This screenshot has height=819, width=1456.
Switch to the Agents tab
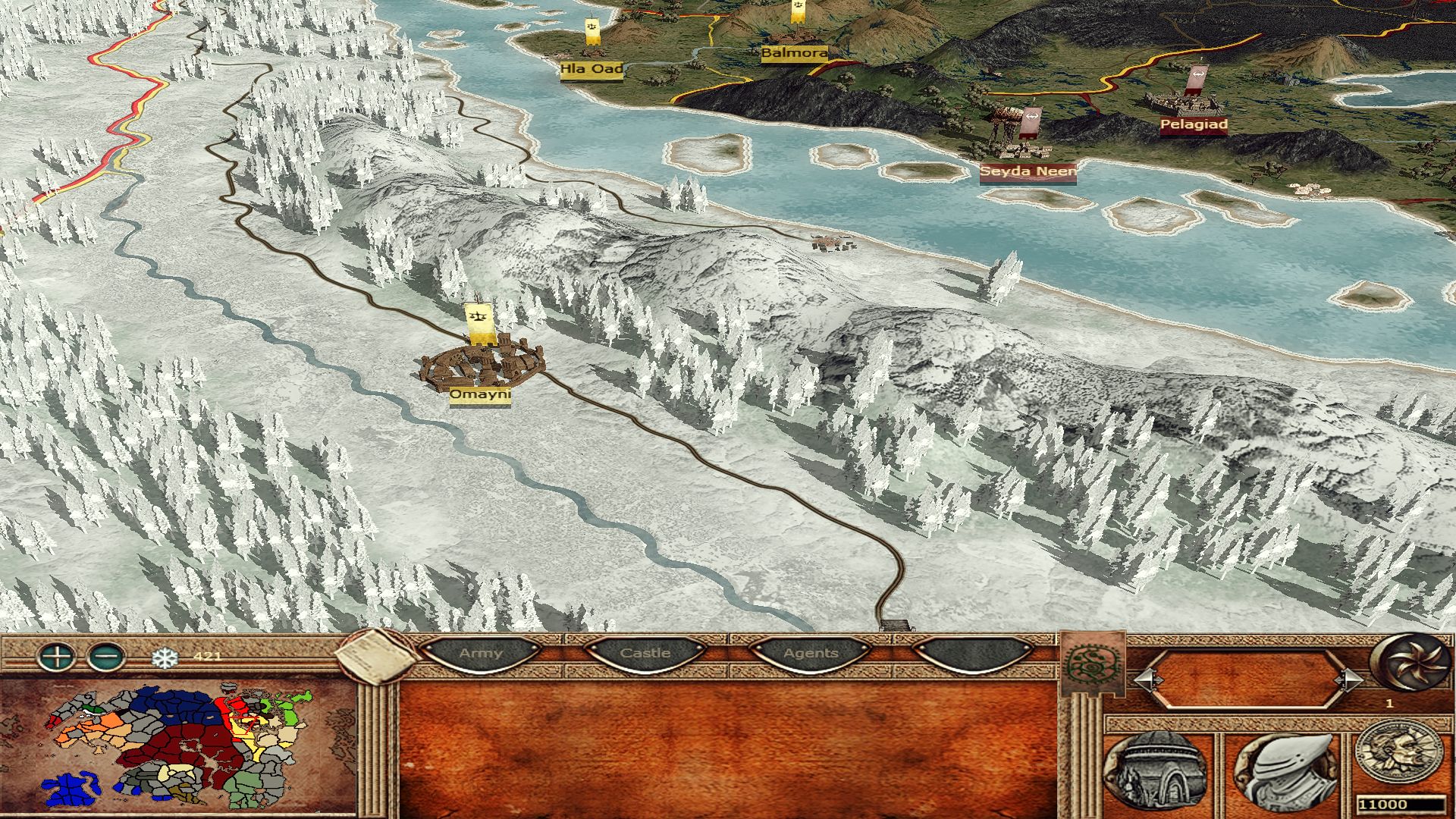pos(811,654)
